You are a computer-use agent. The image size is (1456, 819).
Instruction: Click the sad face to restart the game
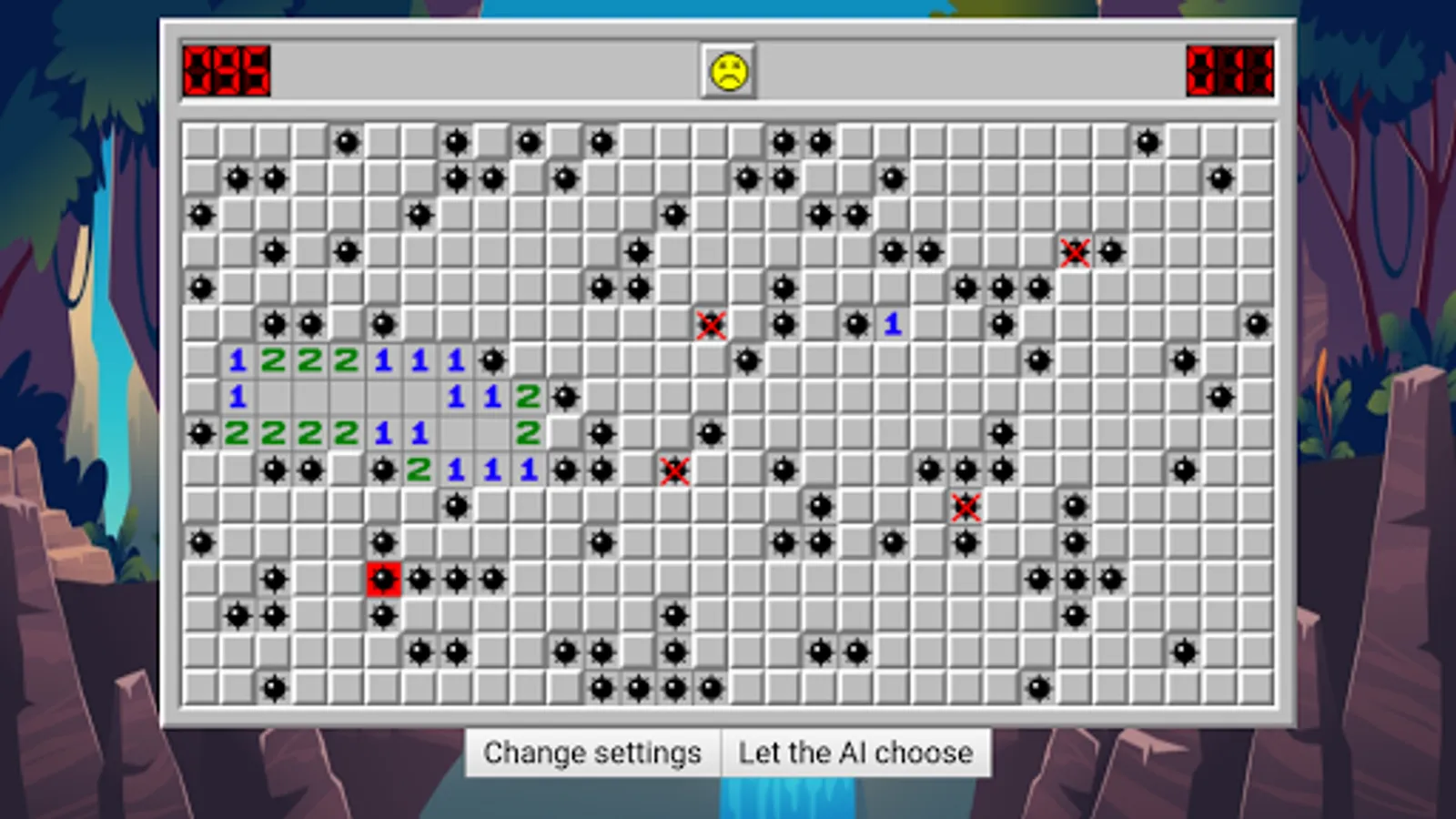728,70
